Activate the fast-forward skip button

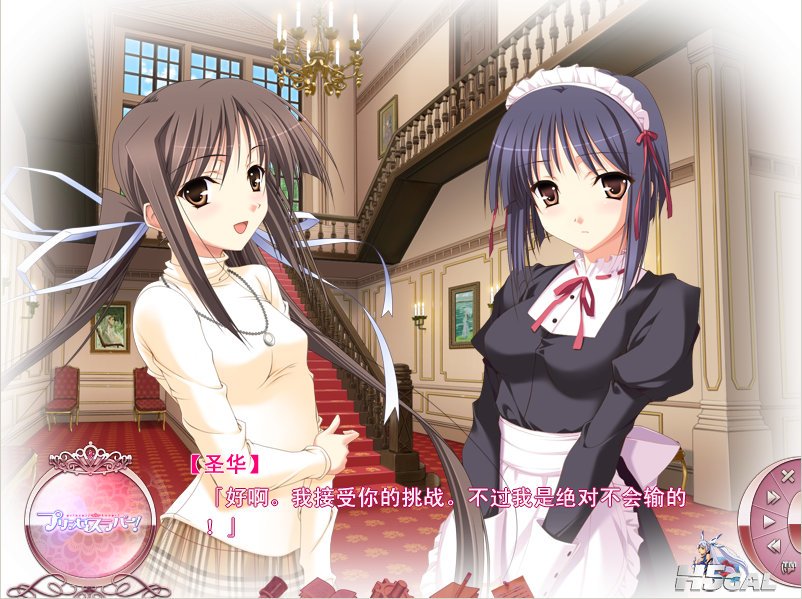(x=773, y=497)
